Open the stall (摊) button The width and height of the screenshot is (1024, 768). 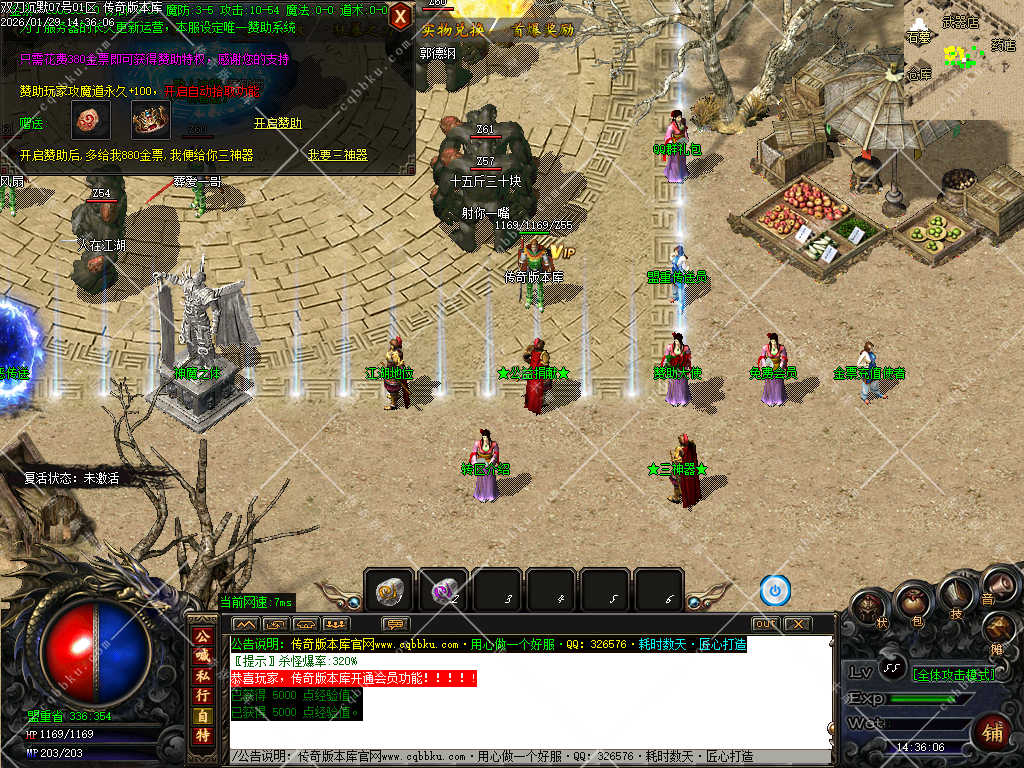click(998, 629)
